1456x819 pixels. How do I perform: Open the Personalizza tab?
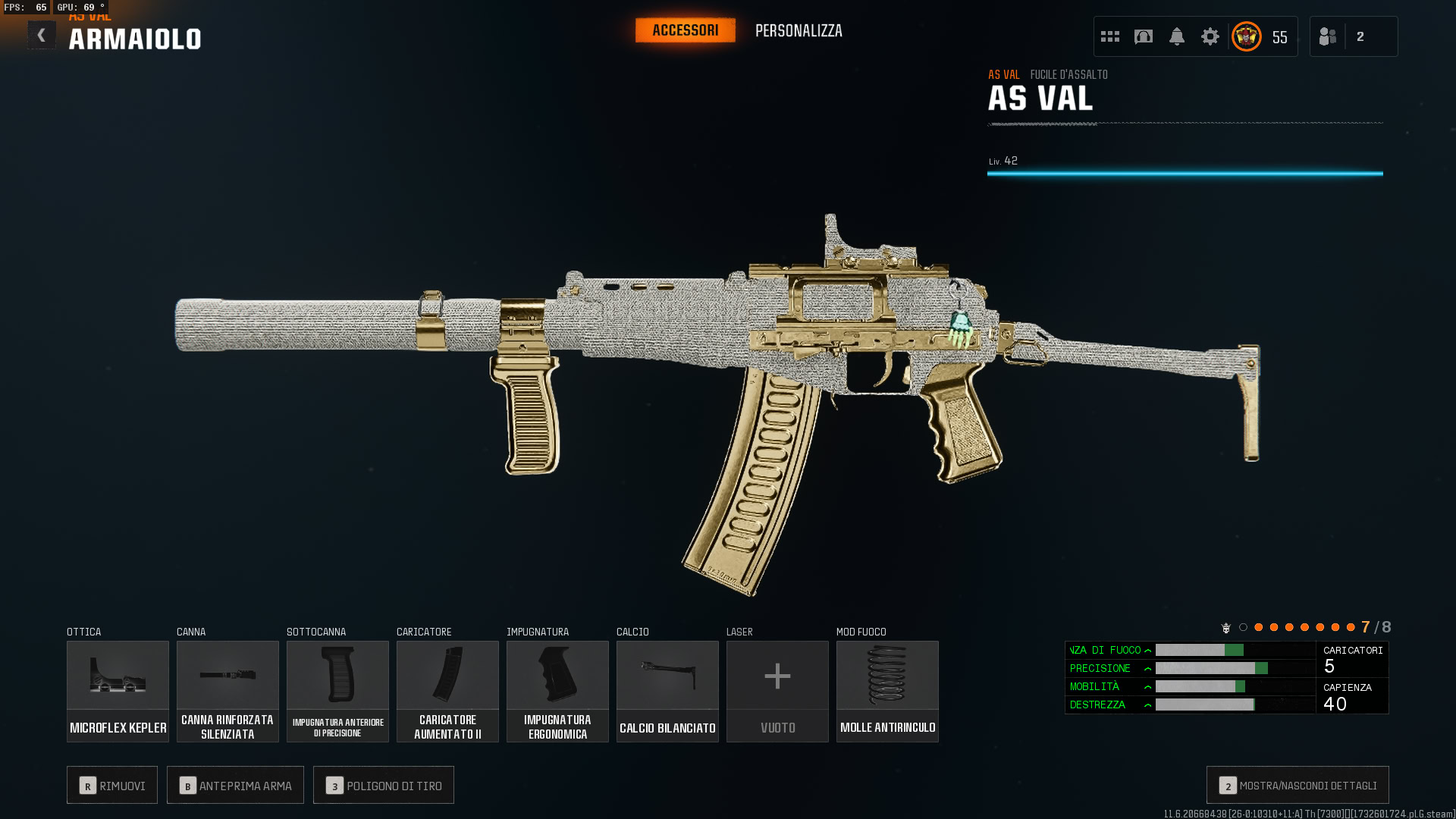799,31
